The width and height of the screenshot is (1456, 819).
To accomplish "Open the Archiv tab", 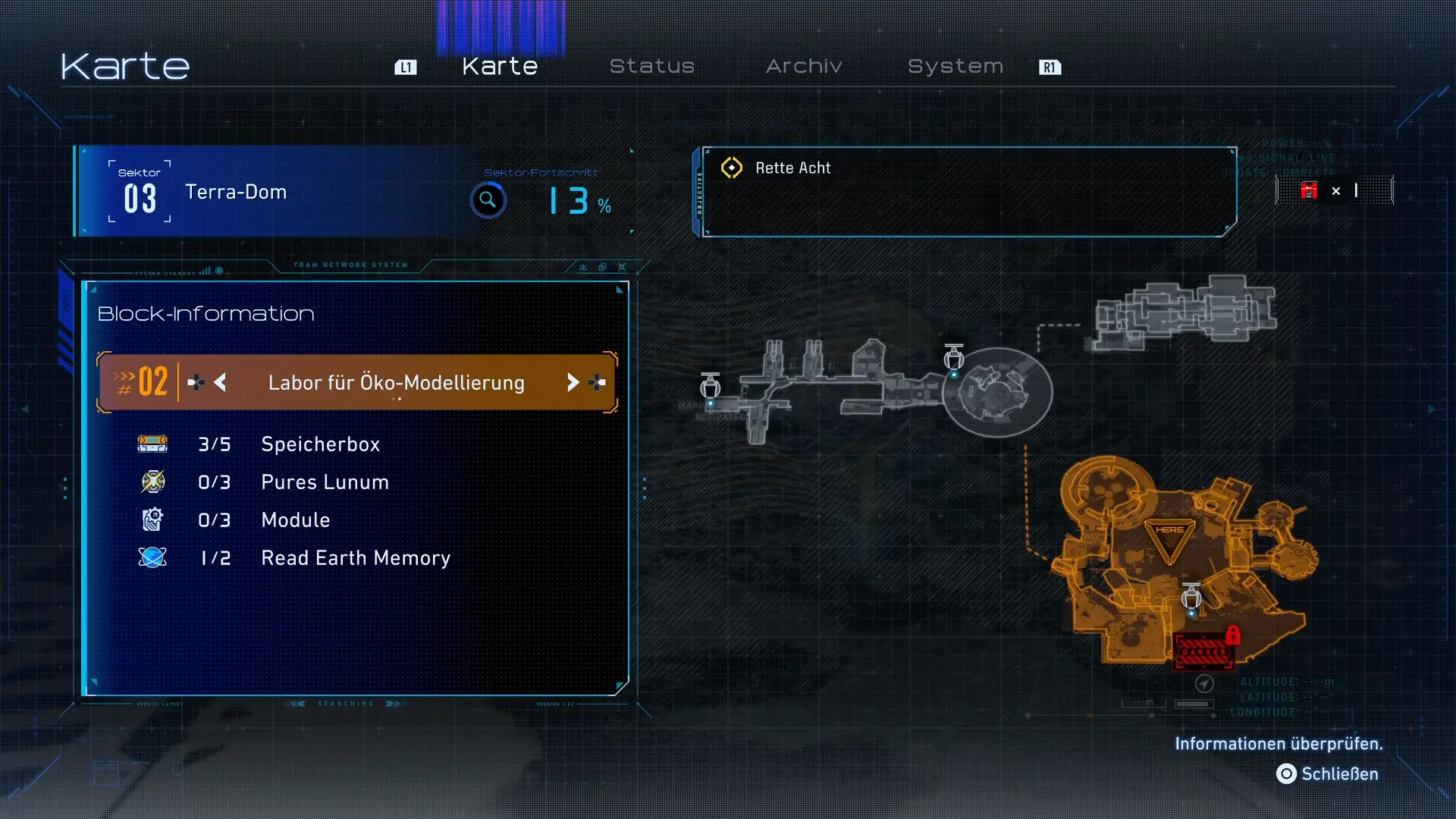I will [x=804, y=67].
